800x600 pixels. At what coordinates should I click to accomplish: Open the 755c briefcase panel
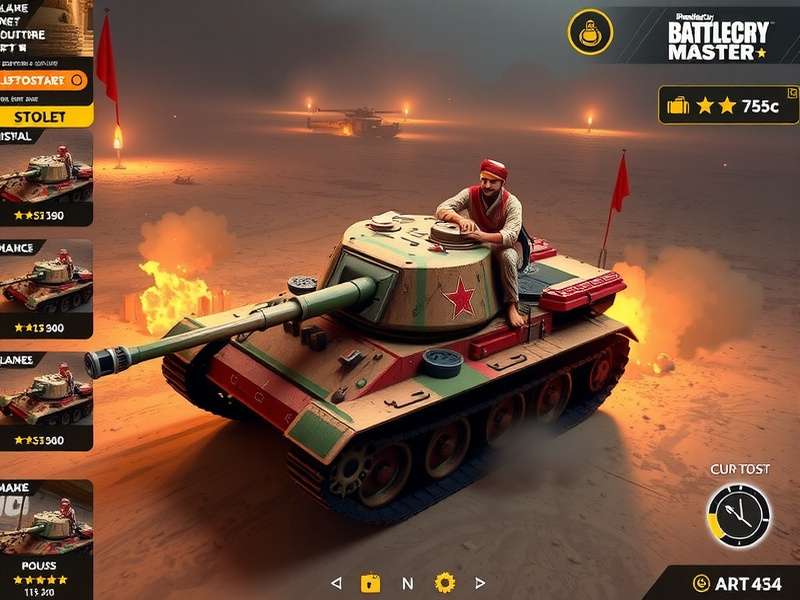click(x=728, y=105)
